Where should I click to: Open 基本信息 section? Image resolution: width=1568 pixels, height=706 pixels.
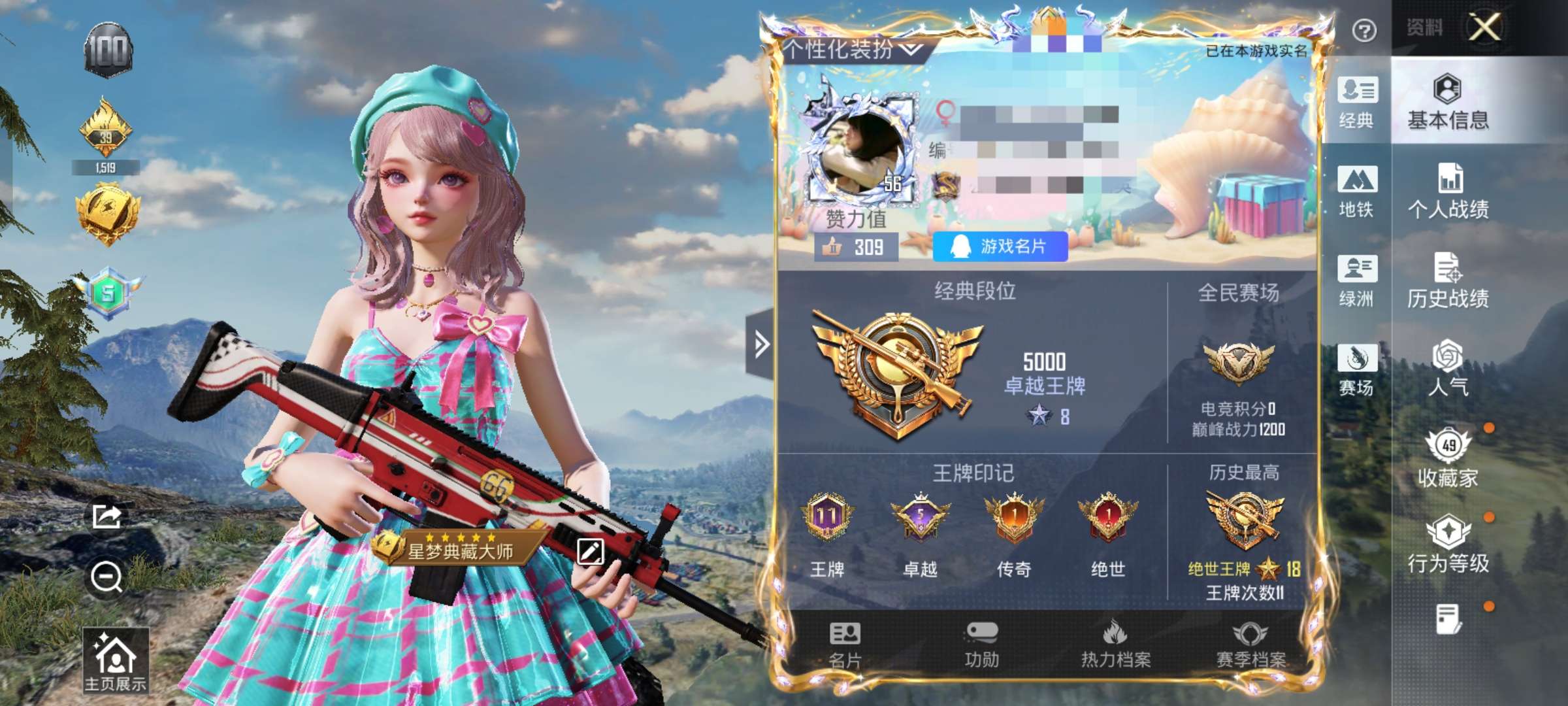pos(1448,102)
